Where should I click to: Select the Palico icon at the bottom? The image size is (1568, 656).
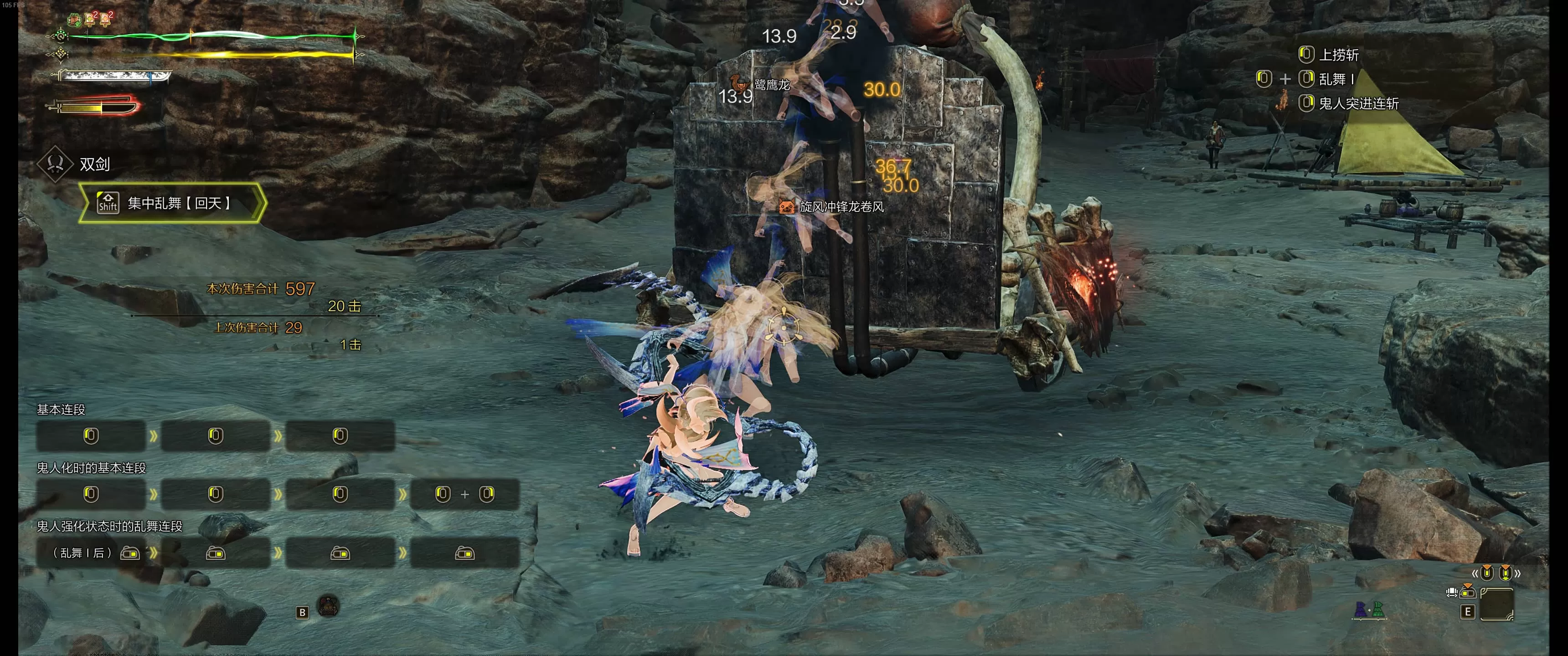pos(329,605)
